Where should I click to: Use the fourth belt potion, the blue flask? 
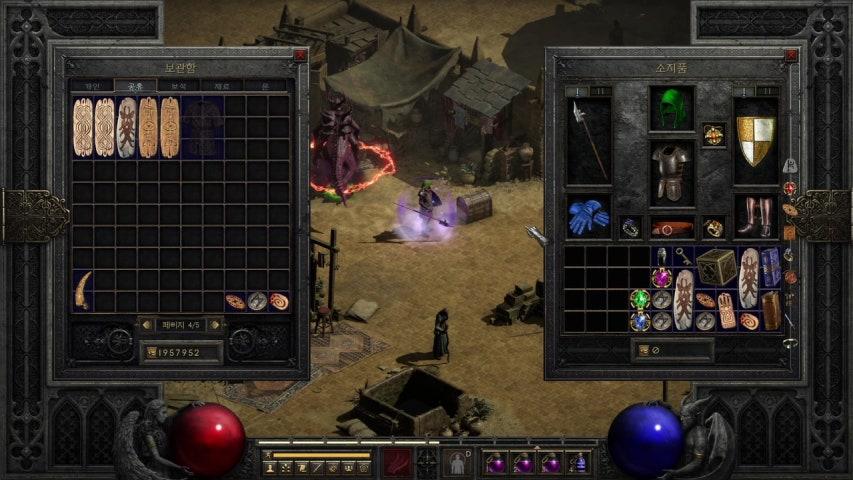point(579,463)
